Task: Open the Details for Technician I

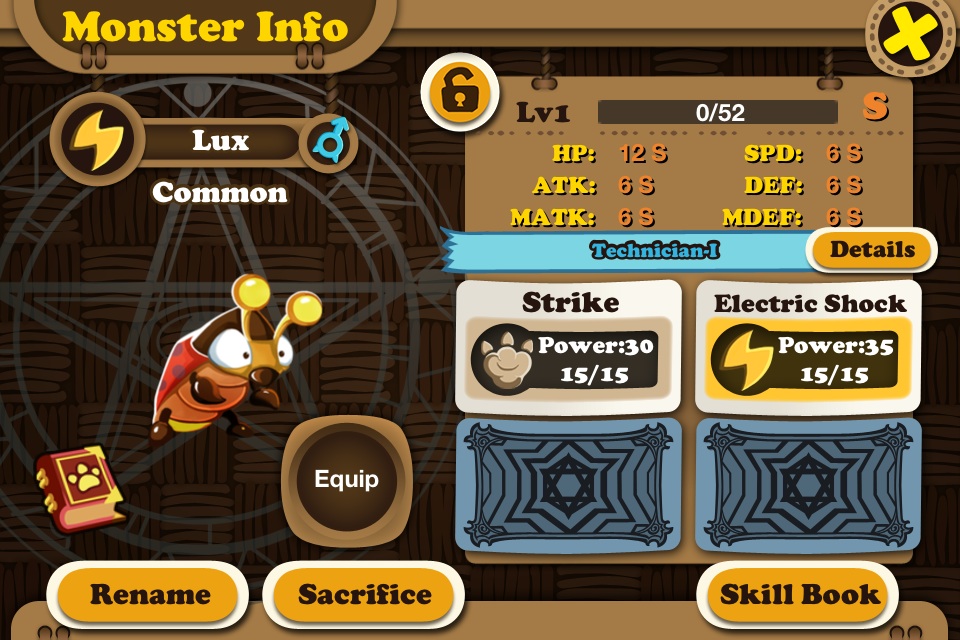Action: [871, 250]
